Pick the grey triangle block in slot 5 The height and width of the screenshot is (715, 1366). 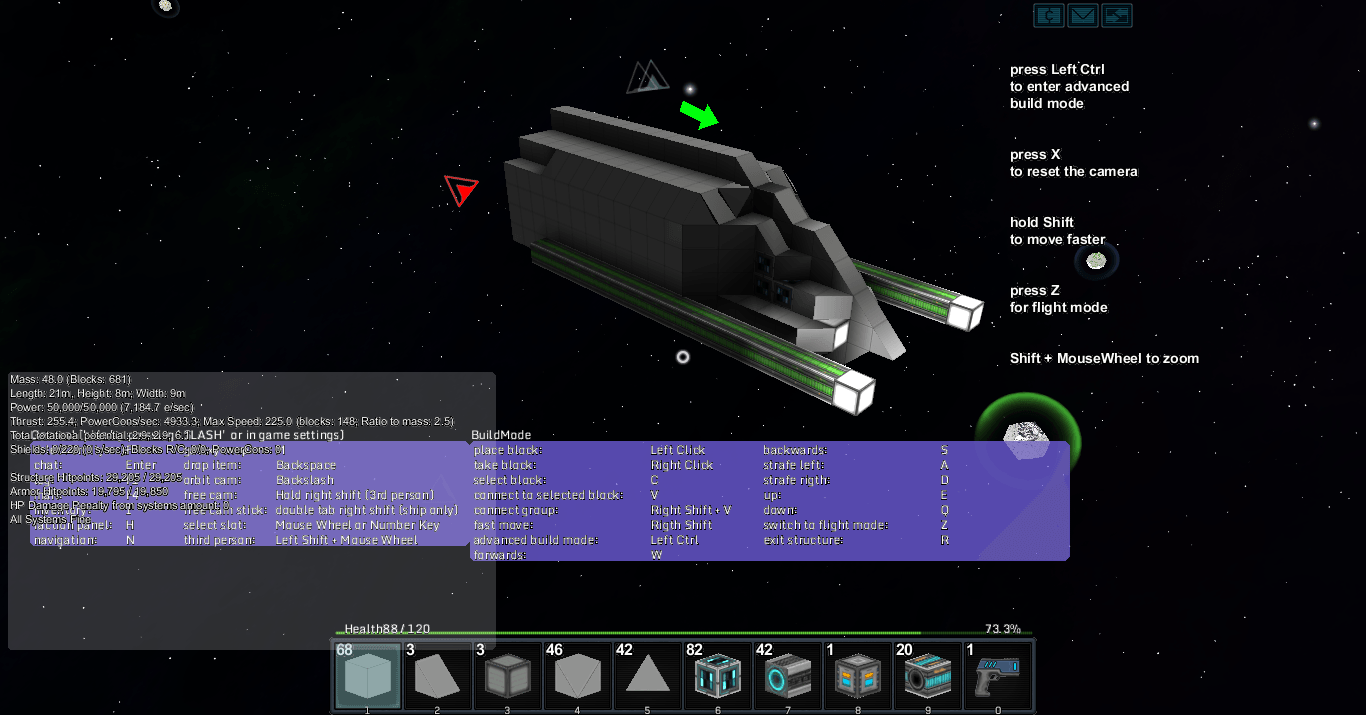pos(647,675)
